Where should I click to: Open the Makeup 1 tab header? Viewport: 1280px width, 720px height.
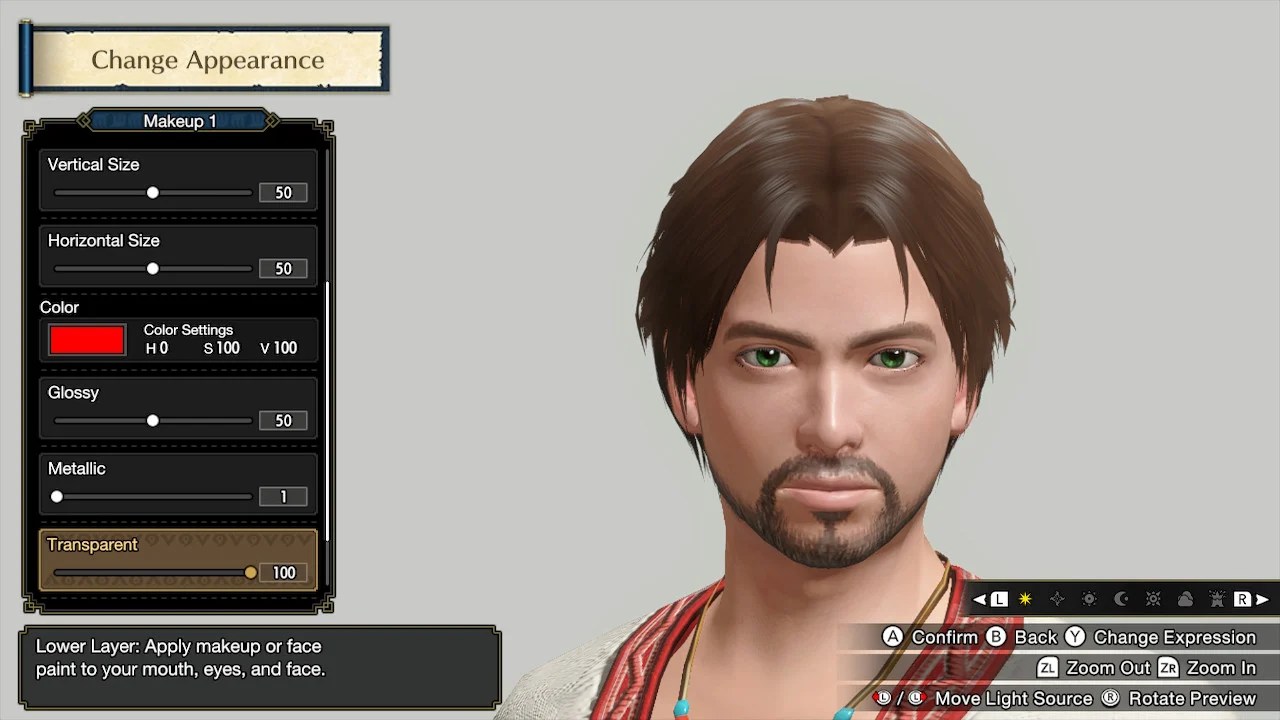(x=178, y=121)
